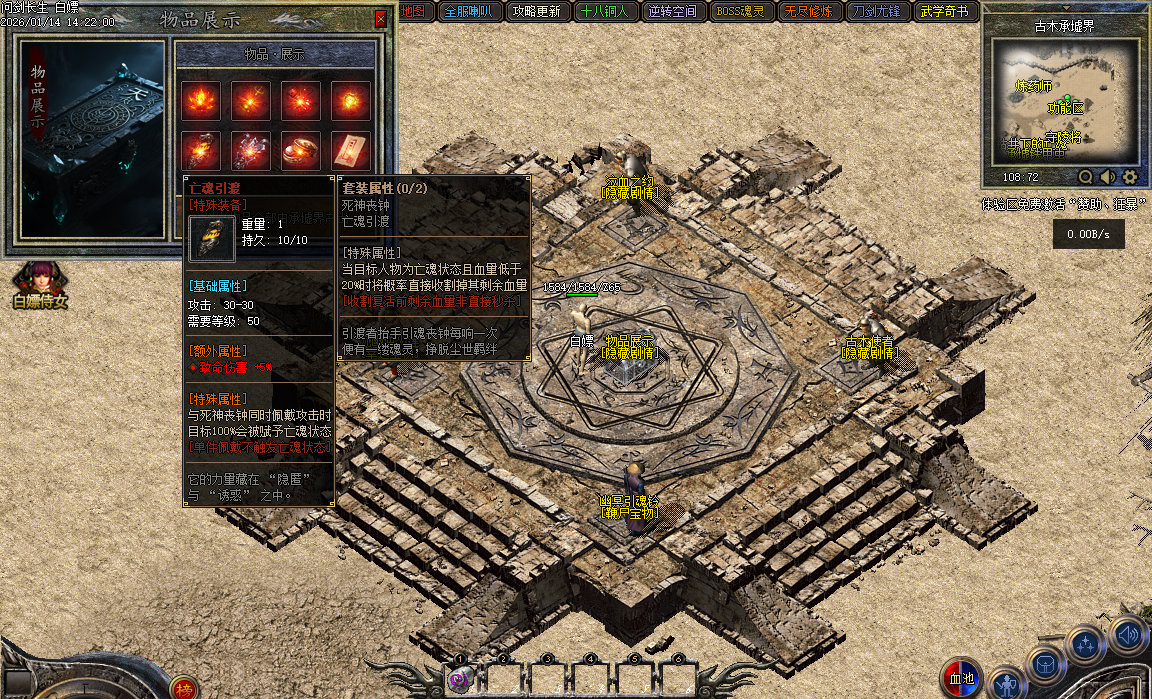Open the 刀剑尤锋 menu
Image resolution: width=1152 pixels, height=699 pixels.
[x=877, y=12]
